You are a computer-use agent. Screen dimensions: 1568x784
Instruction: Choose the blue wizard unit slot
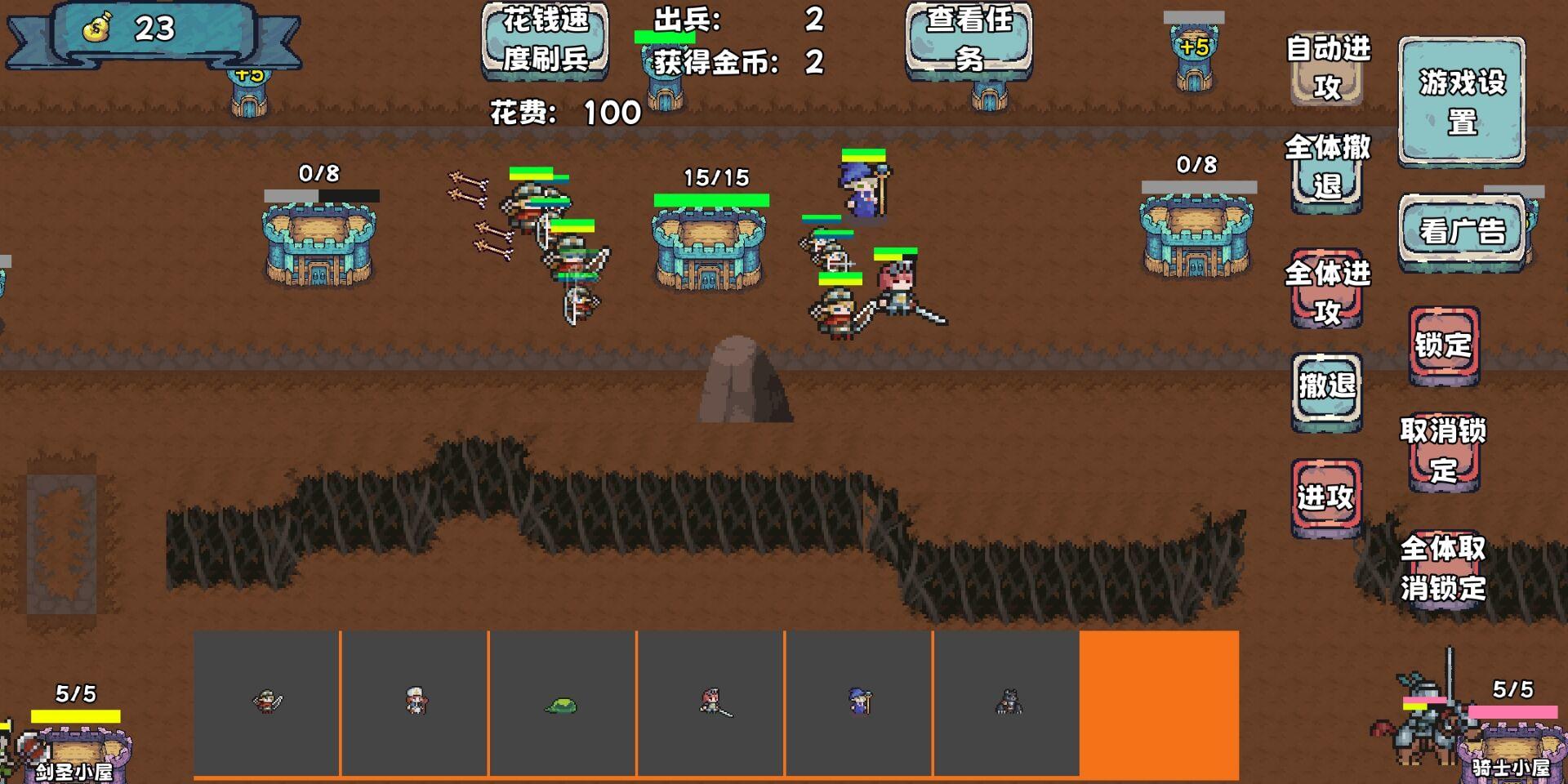[858, 702]
